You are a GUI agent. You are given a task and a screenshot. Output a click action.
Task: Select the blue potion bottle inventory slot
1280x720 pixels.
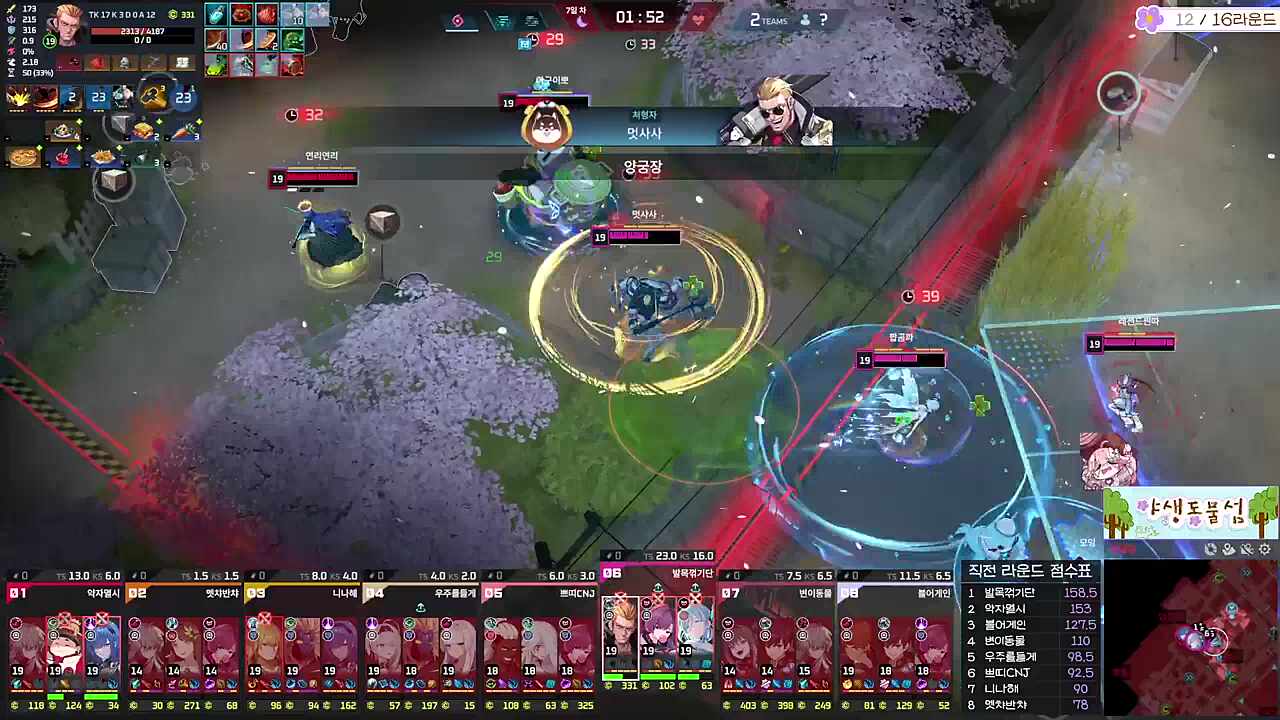(x=216, y=15)
